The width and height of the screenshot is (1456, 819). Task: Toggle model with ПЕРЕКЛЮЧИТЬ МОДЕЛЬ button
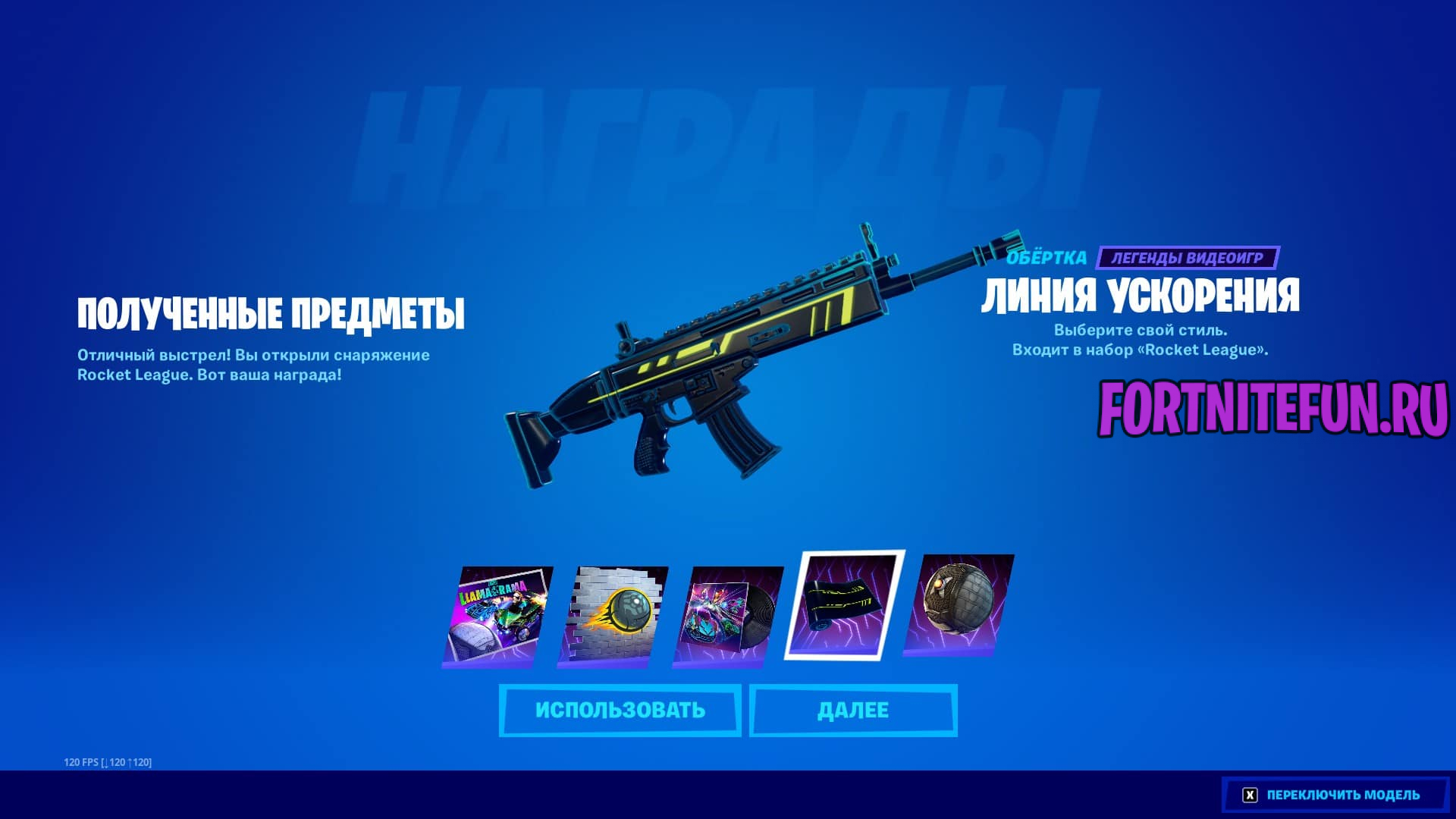1335,795
